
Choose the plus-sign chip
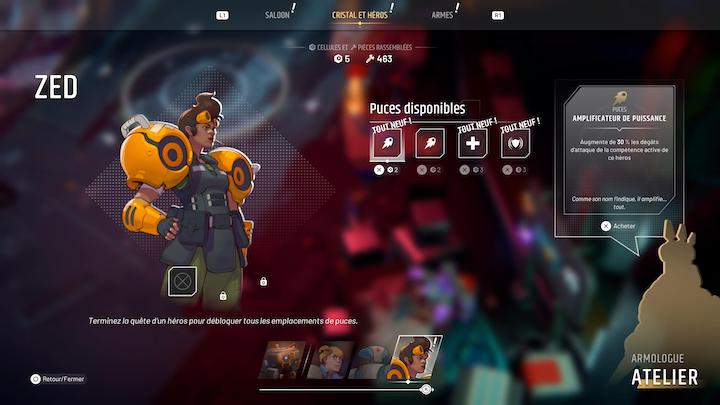(472, 144)
